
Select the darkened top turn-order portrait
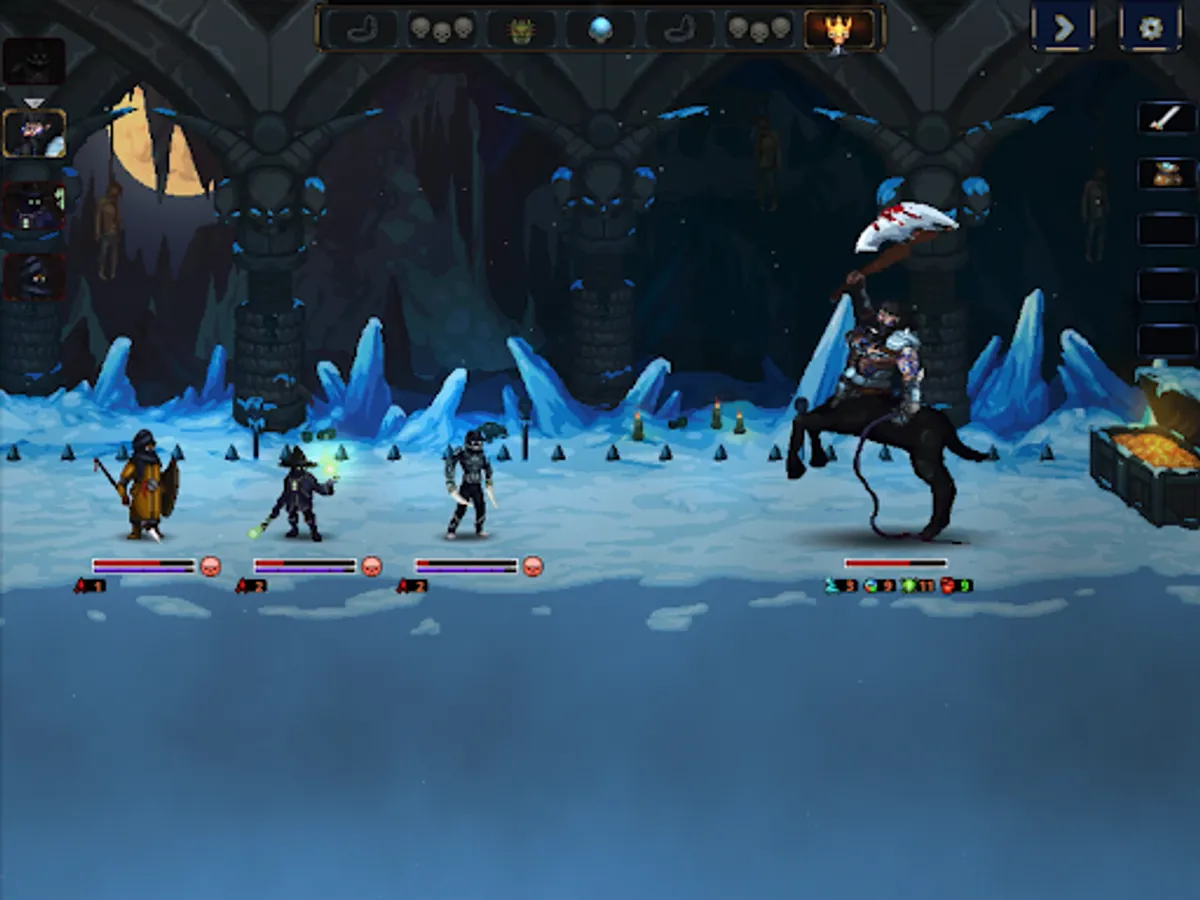coord(35,62)
